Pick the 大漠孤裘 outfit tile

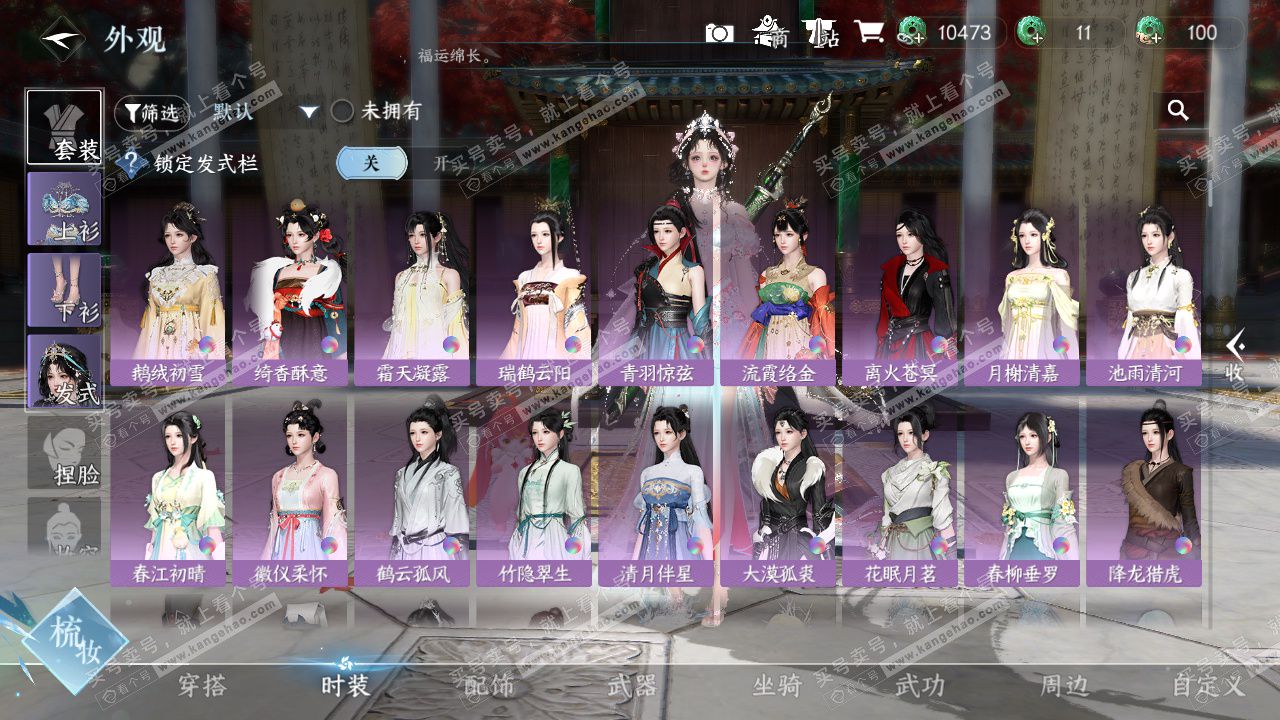[777, 494]
